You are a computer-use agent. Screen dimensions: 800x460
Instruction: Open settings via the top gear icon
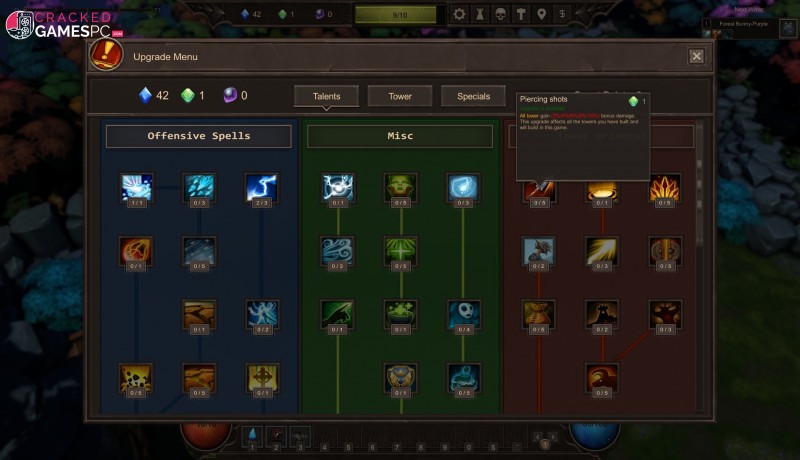pos(459,14)
